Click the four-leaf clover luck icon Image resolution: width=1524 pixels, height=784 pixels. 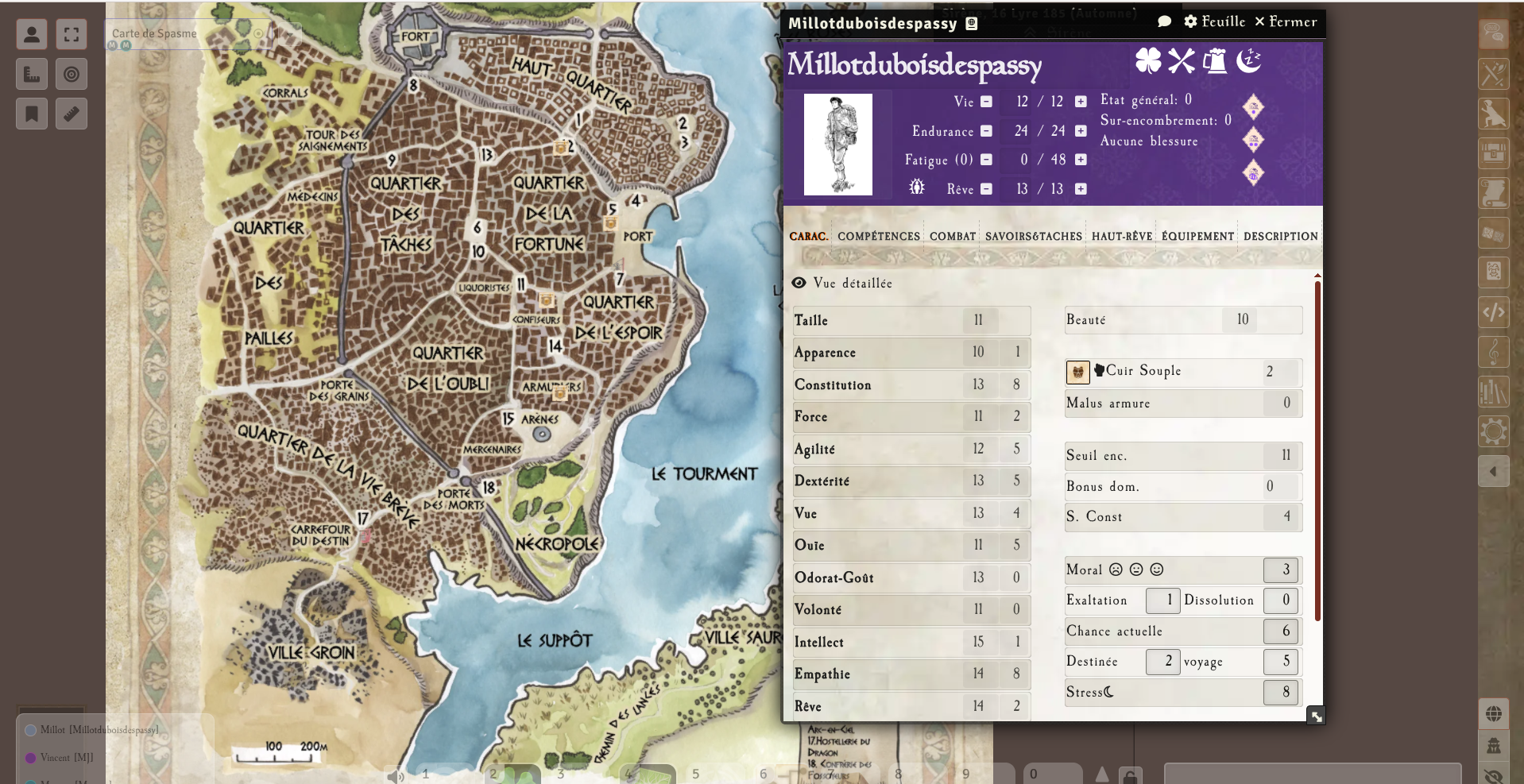(1147, 60)
